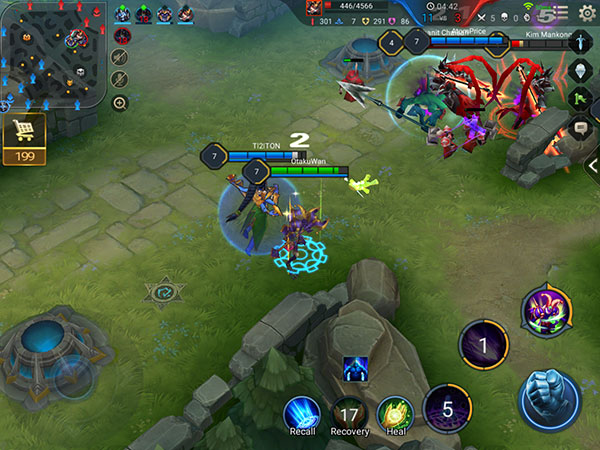This screenshot has height=450, width=600.
Task: Send the green flag gather signal
Action: [x=582, y=98]
